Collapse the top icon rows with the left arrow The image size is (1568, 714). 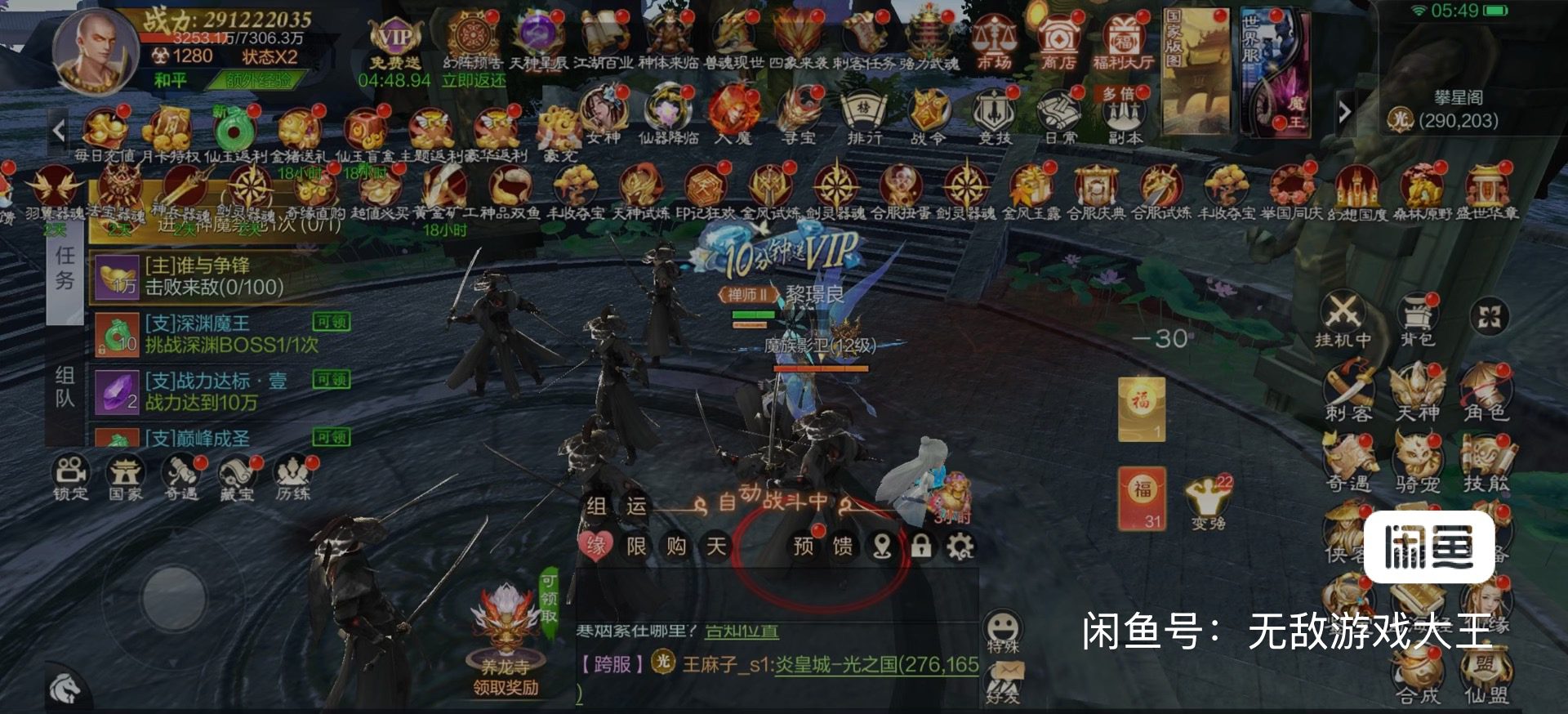(x=60, y=128)
